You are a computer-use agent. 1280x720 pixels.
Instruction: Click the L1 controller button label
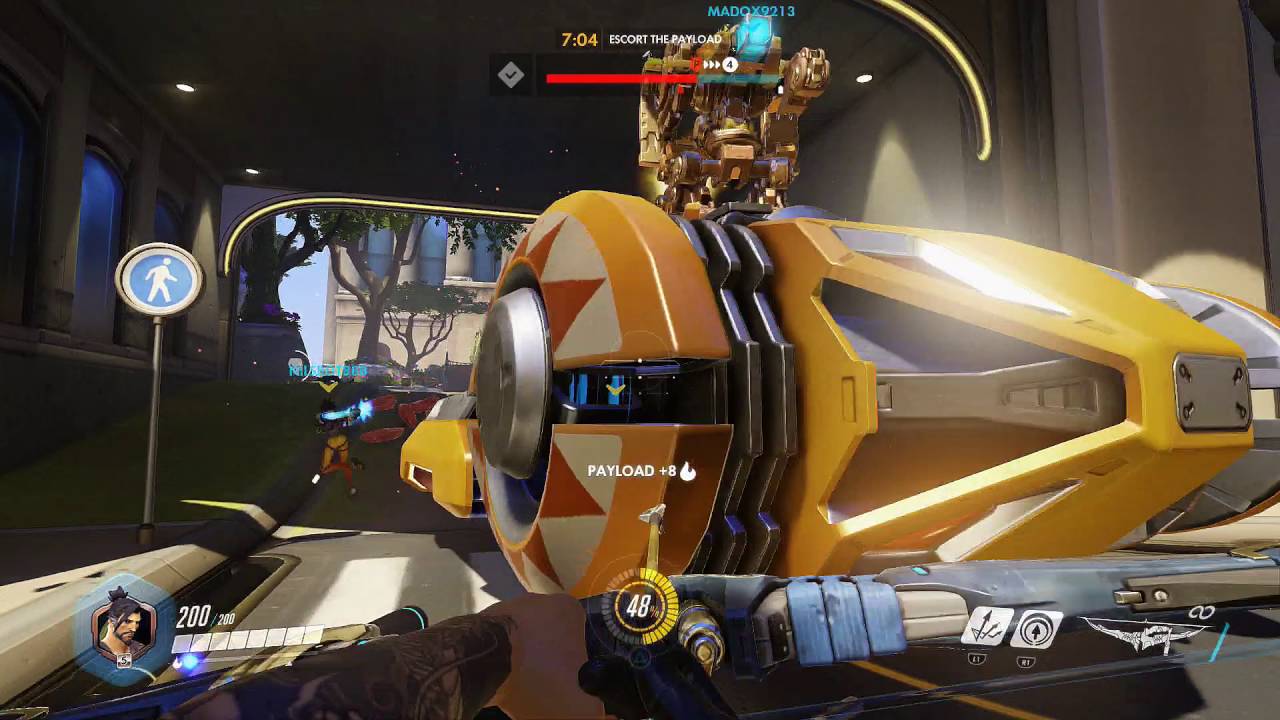tap(977, 656)
